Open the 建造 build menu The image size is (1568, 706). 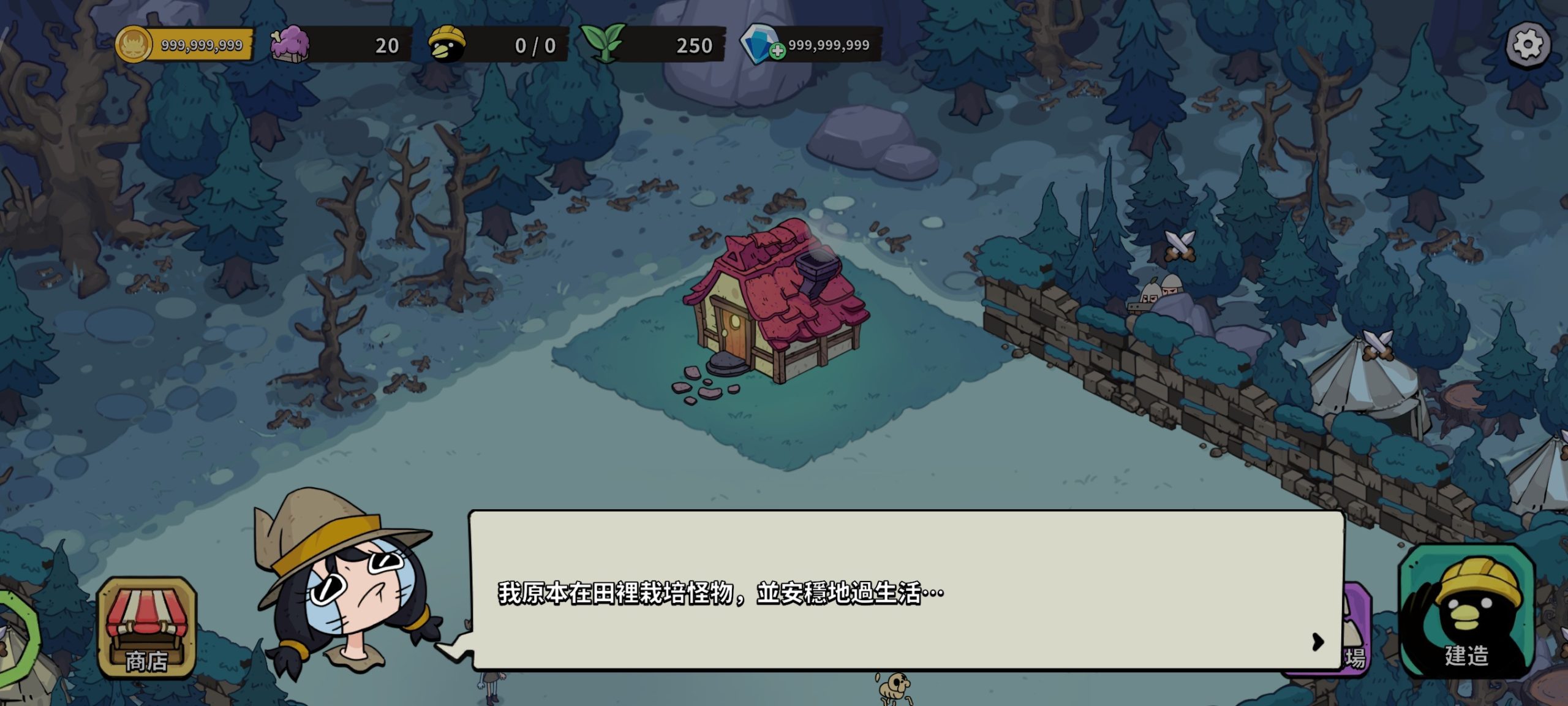(x=1466, y=613)
